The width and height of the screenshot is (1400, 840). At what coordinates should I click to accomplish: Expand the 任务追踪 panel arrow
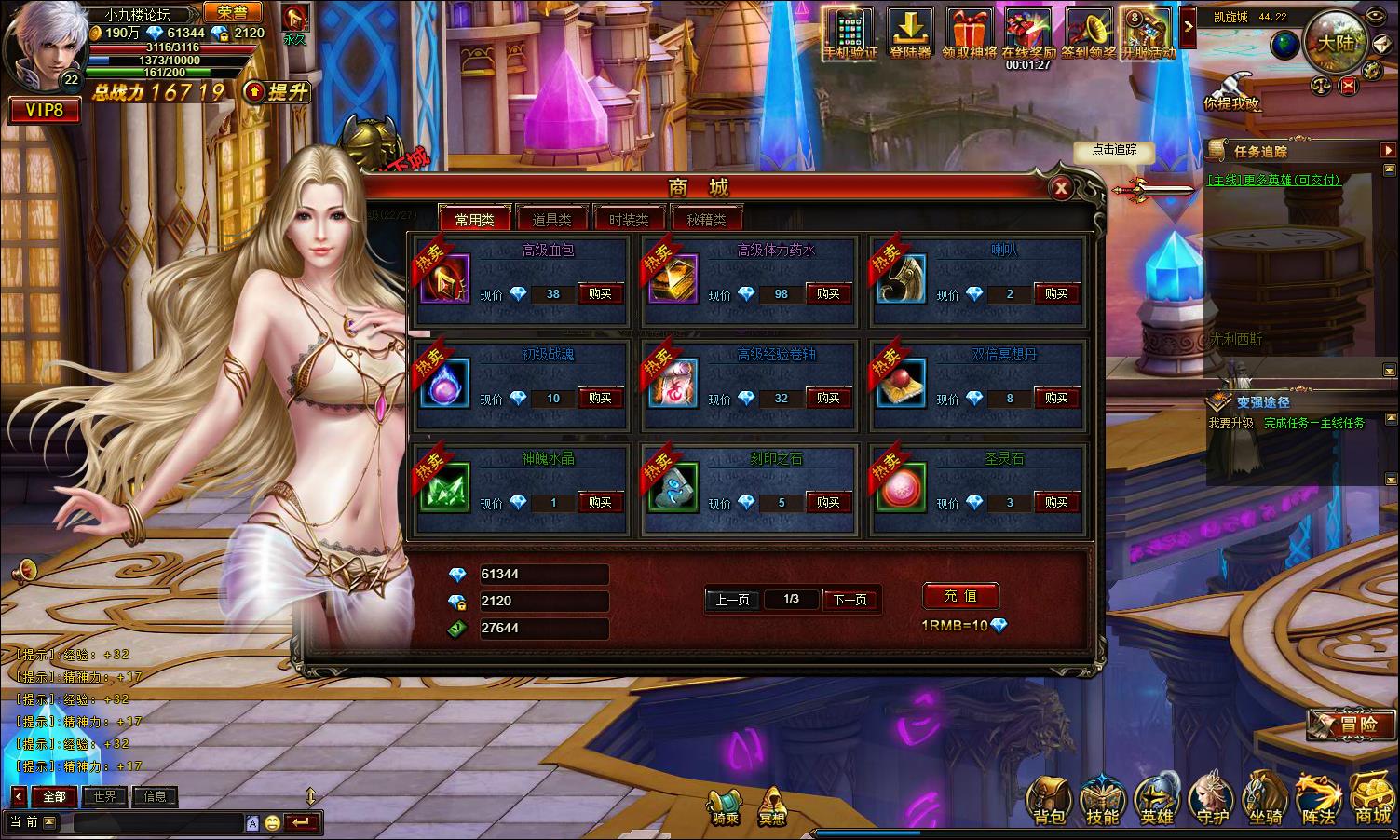point(1387,149)
